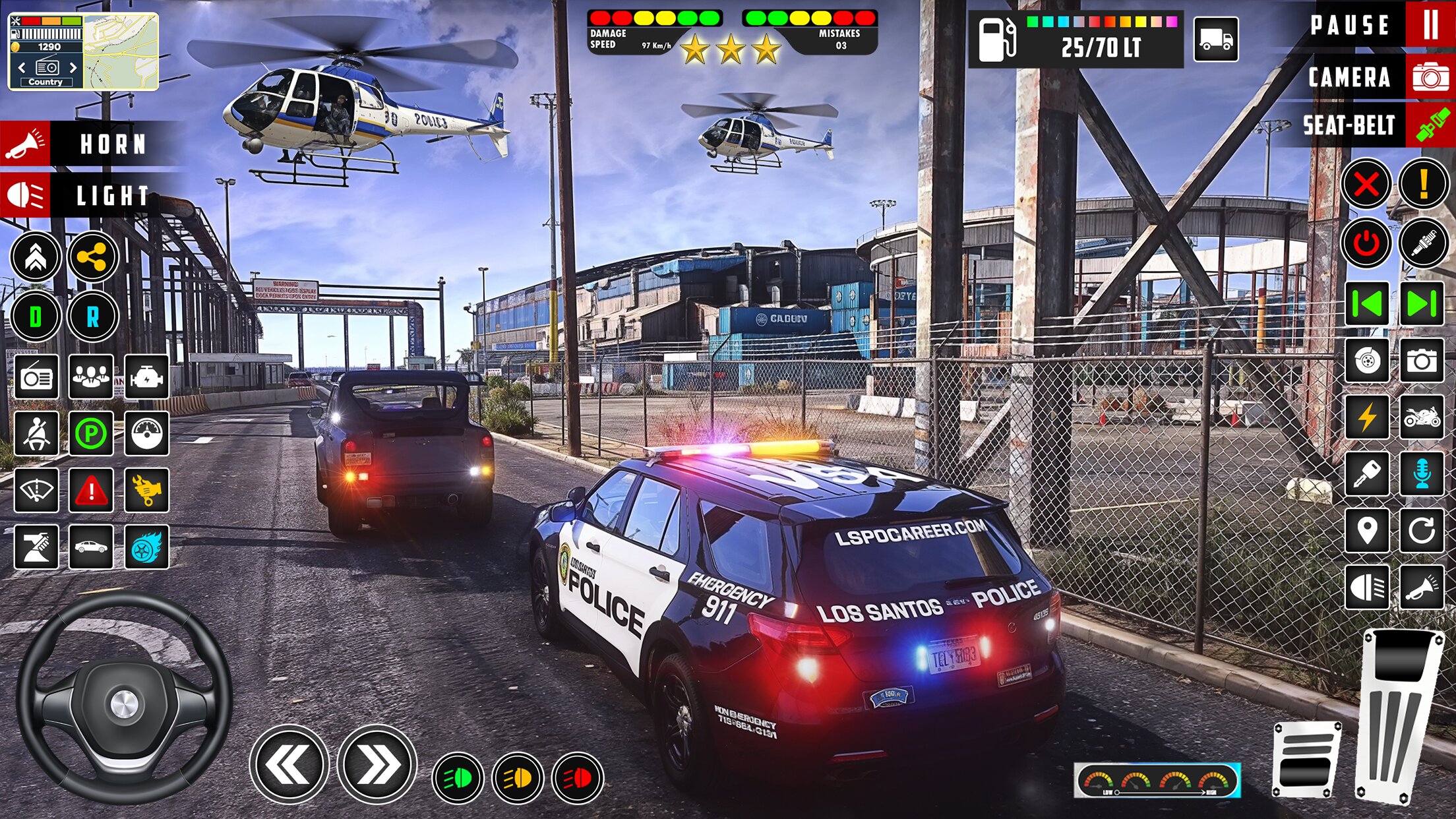This screenshot has width=1456, height=819.
Task: Shift into Reverse gear
Action: click(x=92, y=317)
